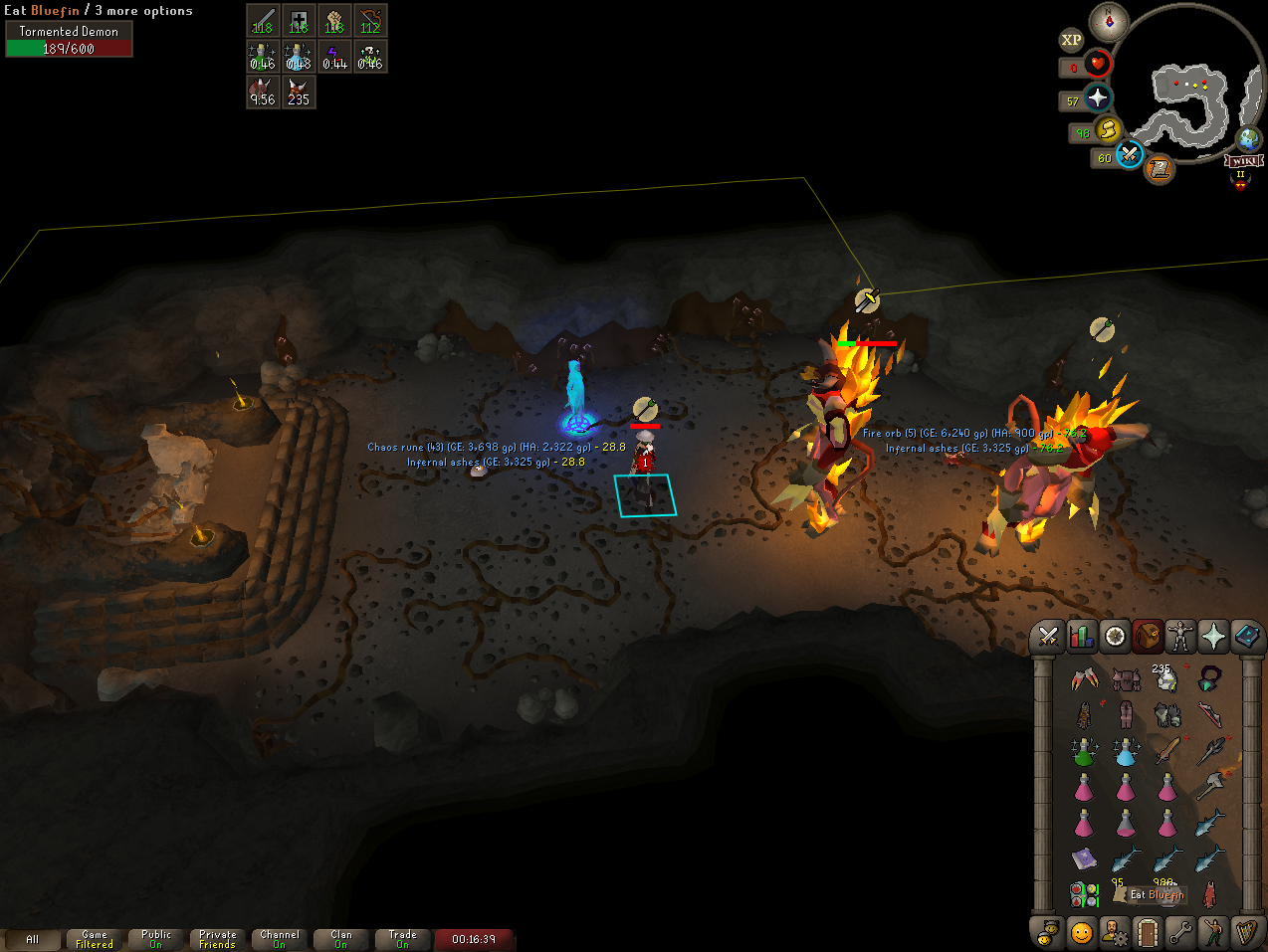Open the Spellbook tab
1268x952 pixels.
pyautogui.click(x=1246, y=637)
